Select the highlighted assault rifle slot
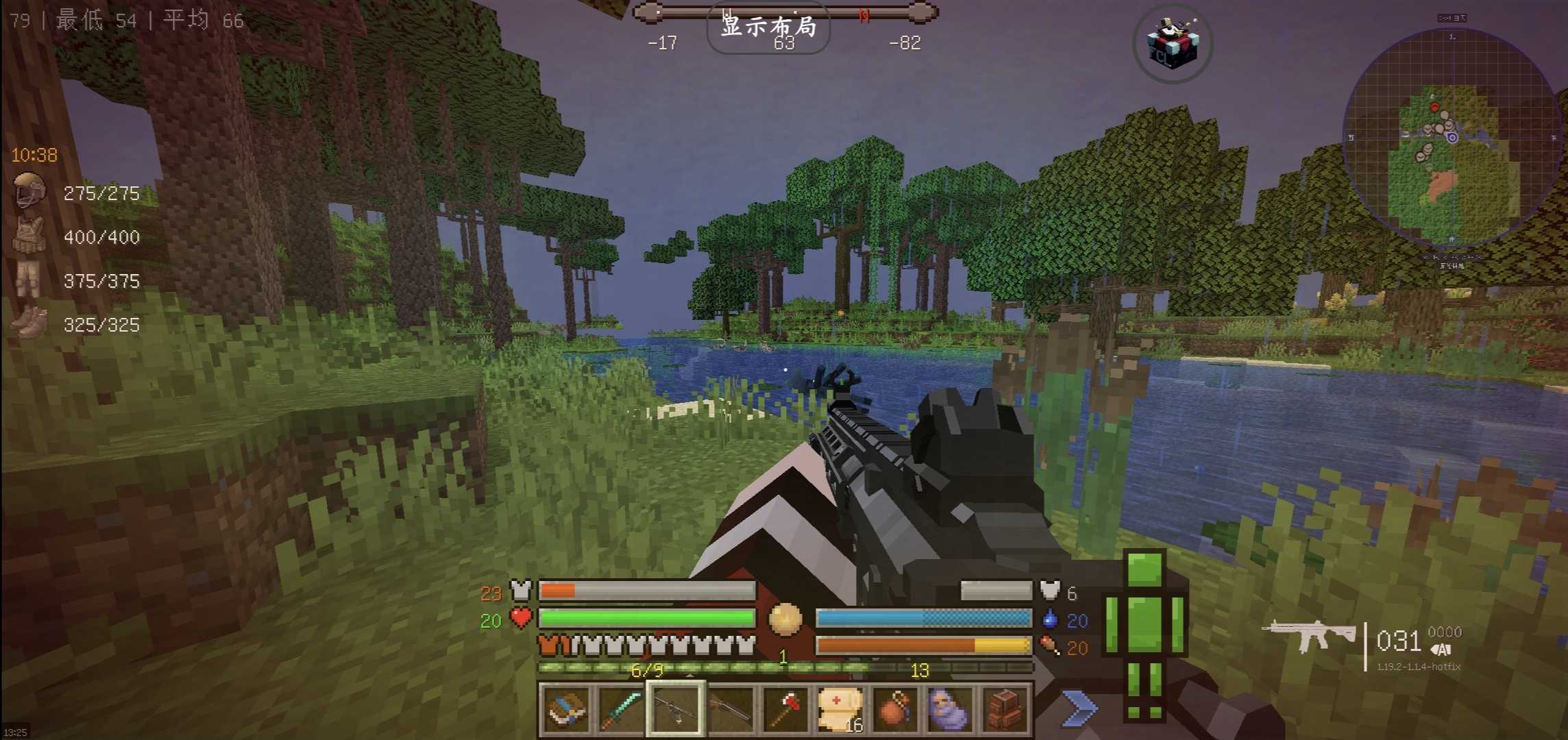The image size is (1568, 740). (676, 708)
